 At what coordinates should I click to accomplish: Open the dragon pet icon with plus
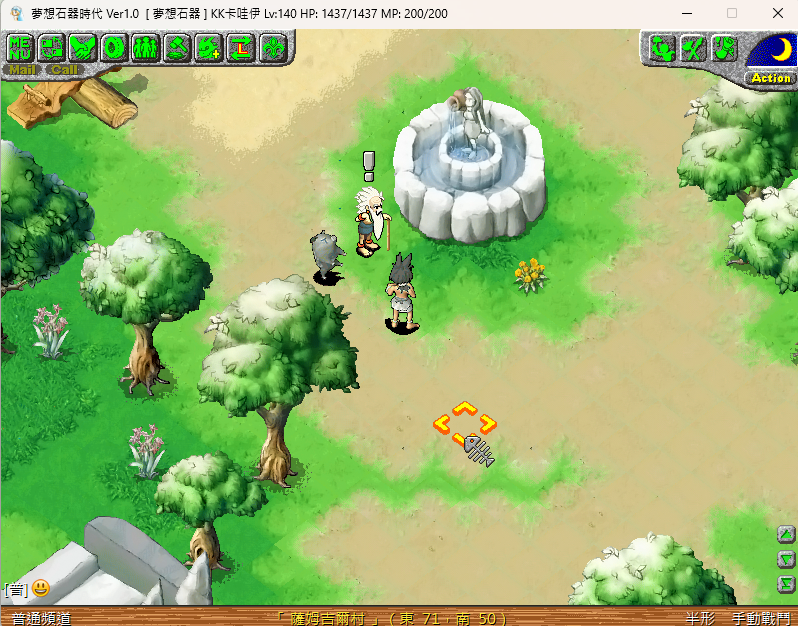(x=208, y=47)
